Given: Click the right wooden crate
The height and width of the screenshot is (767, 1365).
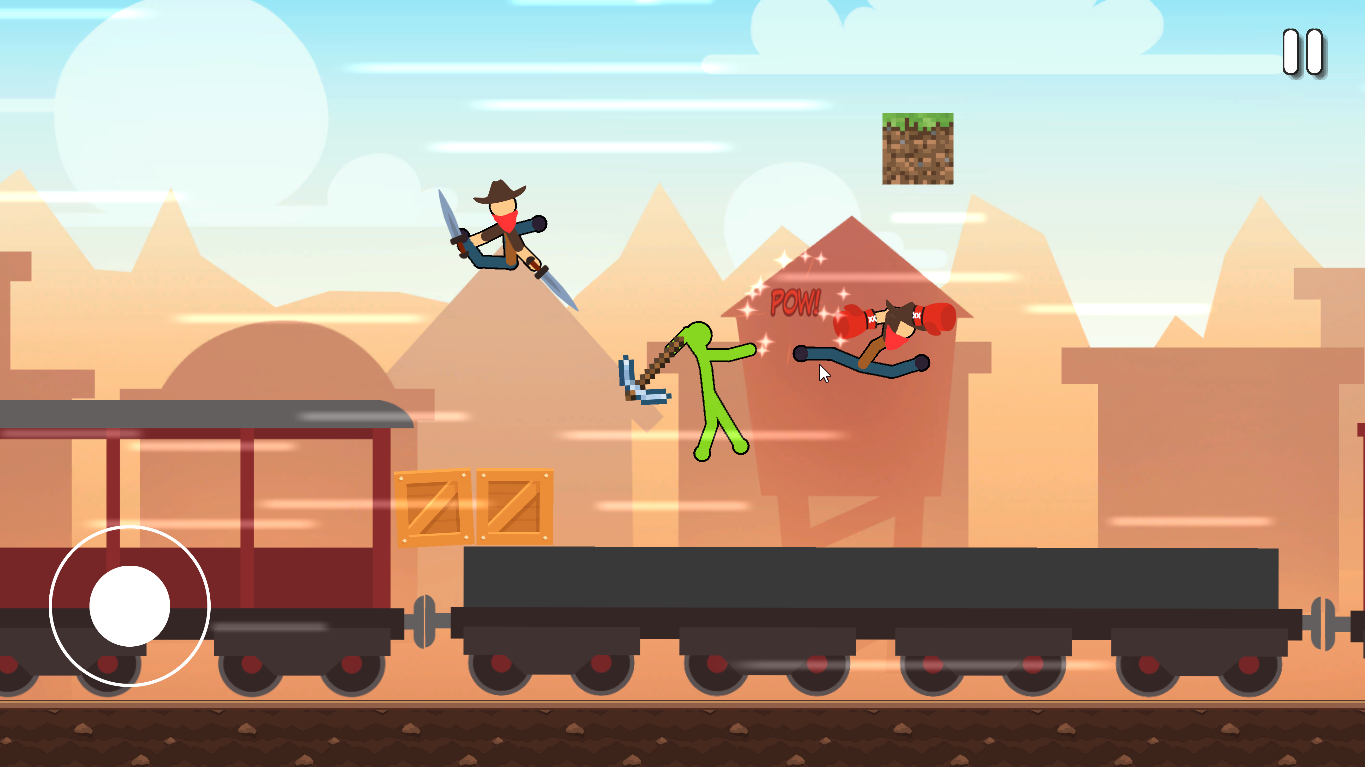Looking at the screenshot, I should [x=515, y=505].
